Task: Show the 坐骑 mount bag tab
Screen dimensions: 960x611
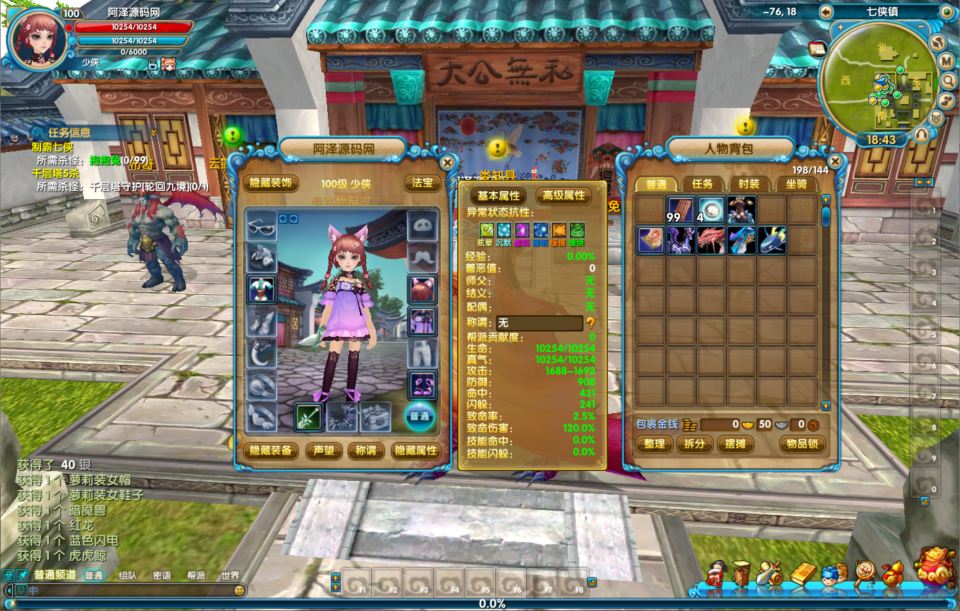Action: pos(795,184)
